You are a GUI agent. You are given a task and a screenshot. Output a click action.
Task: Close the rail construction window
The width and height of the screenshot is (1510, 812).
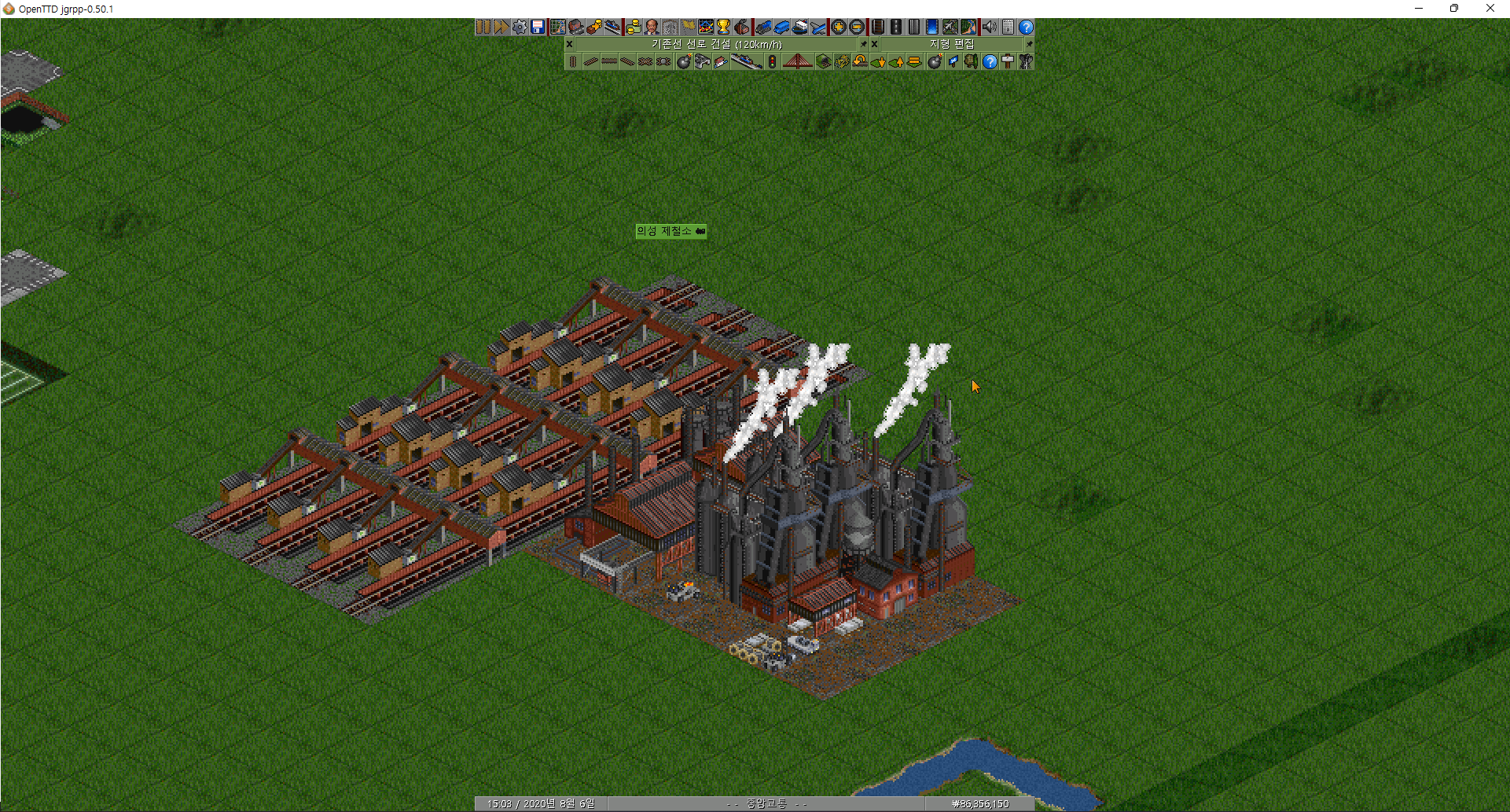(569, 44)
